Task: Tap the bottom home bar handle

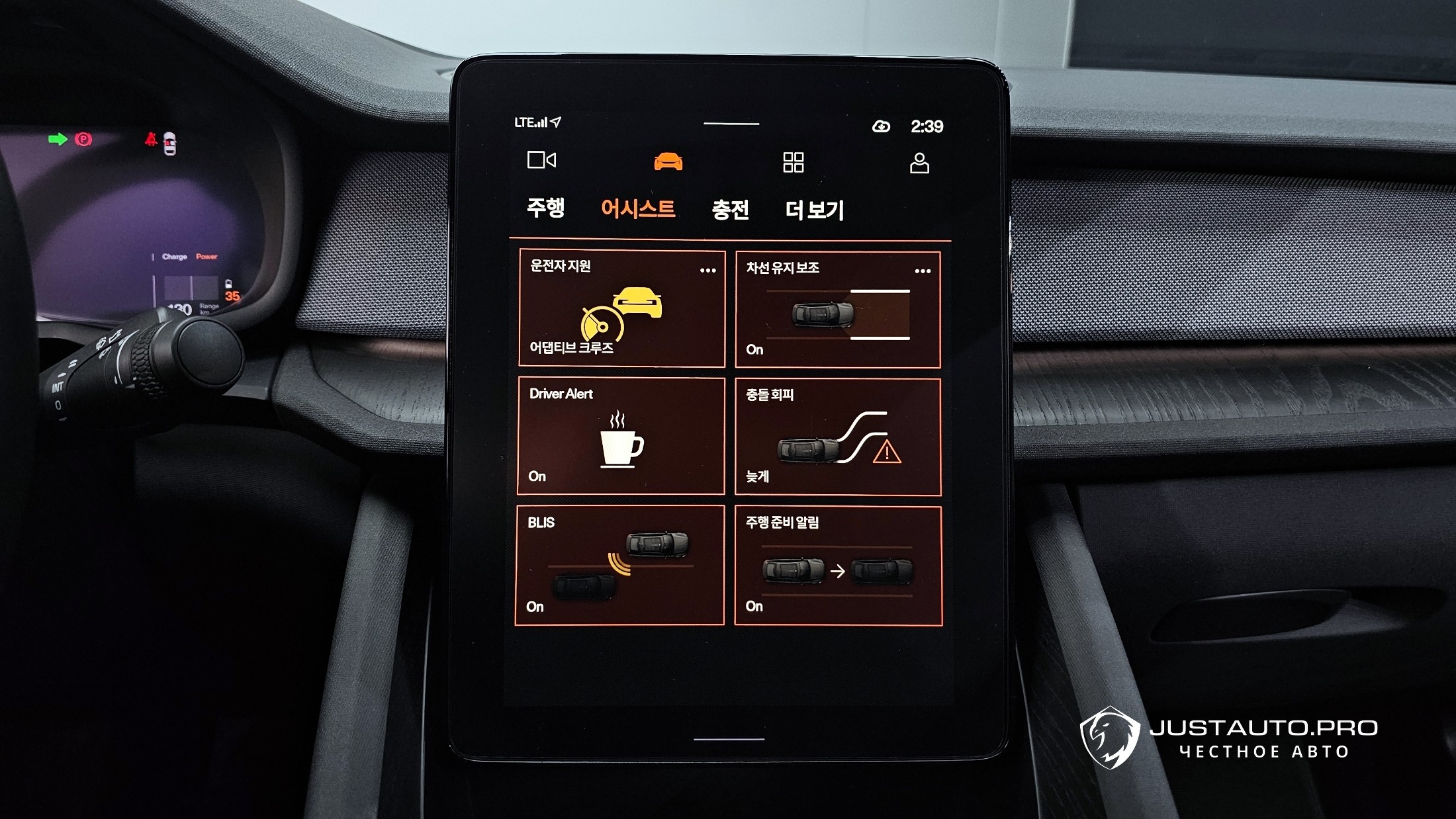Action: tap(729, 739)
